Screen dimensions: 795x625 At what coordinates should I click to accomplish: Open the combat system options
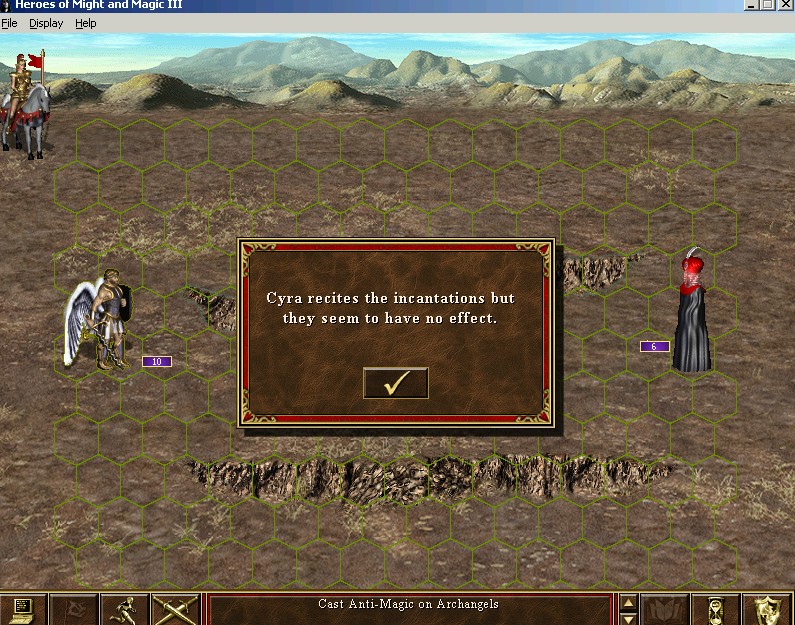tap(24, 609)
